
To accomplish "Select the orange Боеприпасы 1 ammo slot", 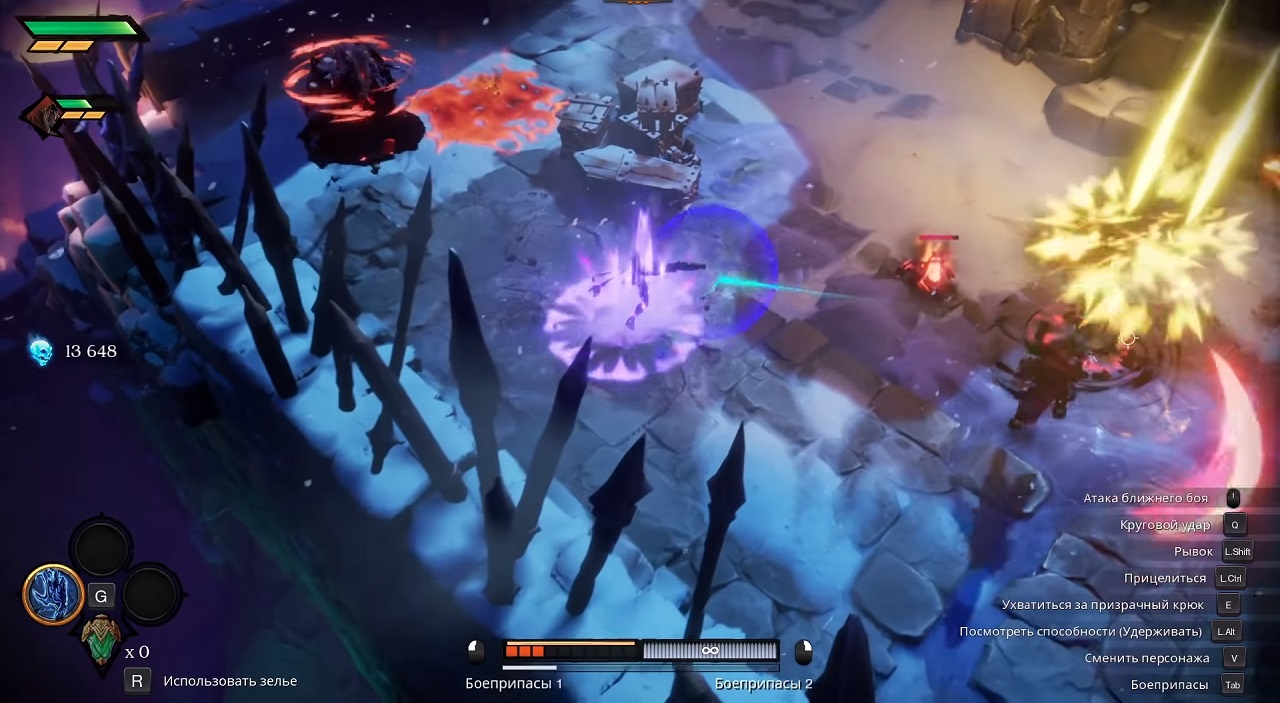I will tap(569, 651).
